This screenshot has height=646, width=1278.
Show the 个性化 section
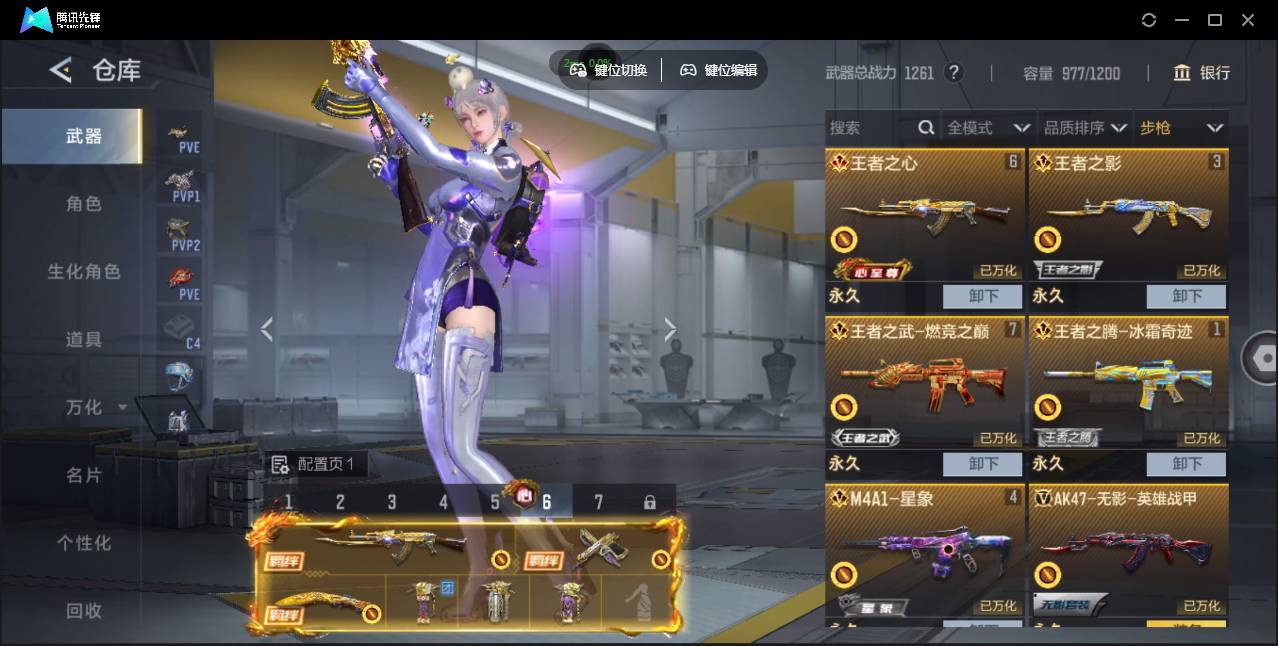(84, 544)
